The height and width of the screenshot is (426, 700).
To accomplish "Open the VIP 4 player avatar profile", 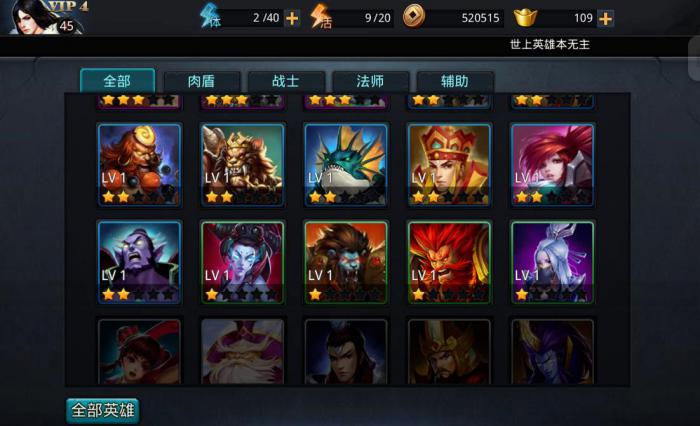I will click(x=35, y=17).
